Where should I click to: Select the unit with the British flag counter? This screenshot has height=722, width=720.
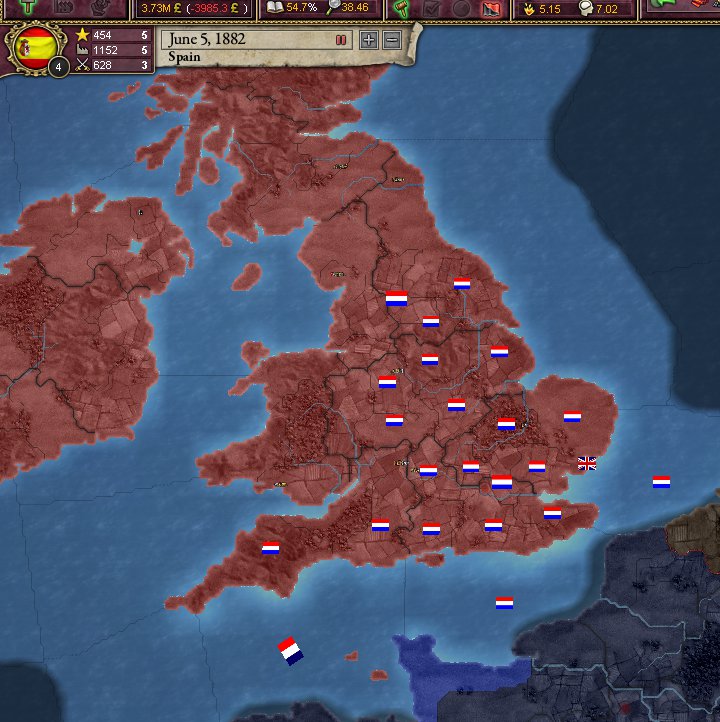(587, 462)
